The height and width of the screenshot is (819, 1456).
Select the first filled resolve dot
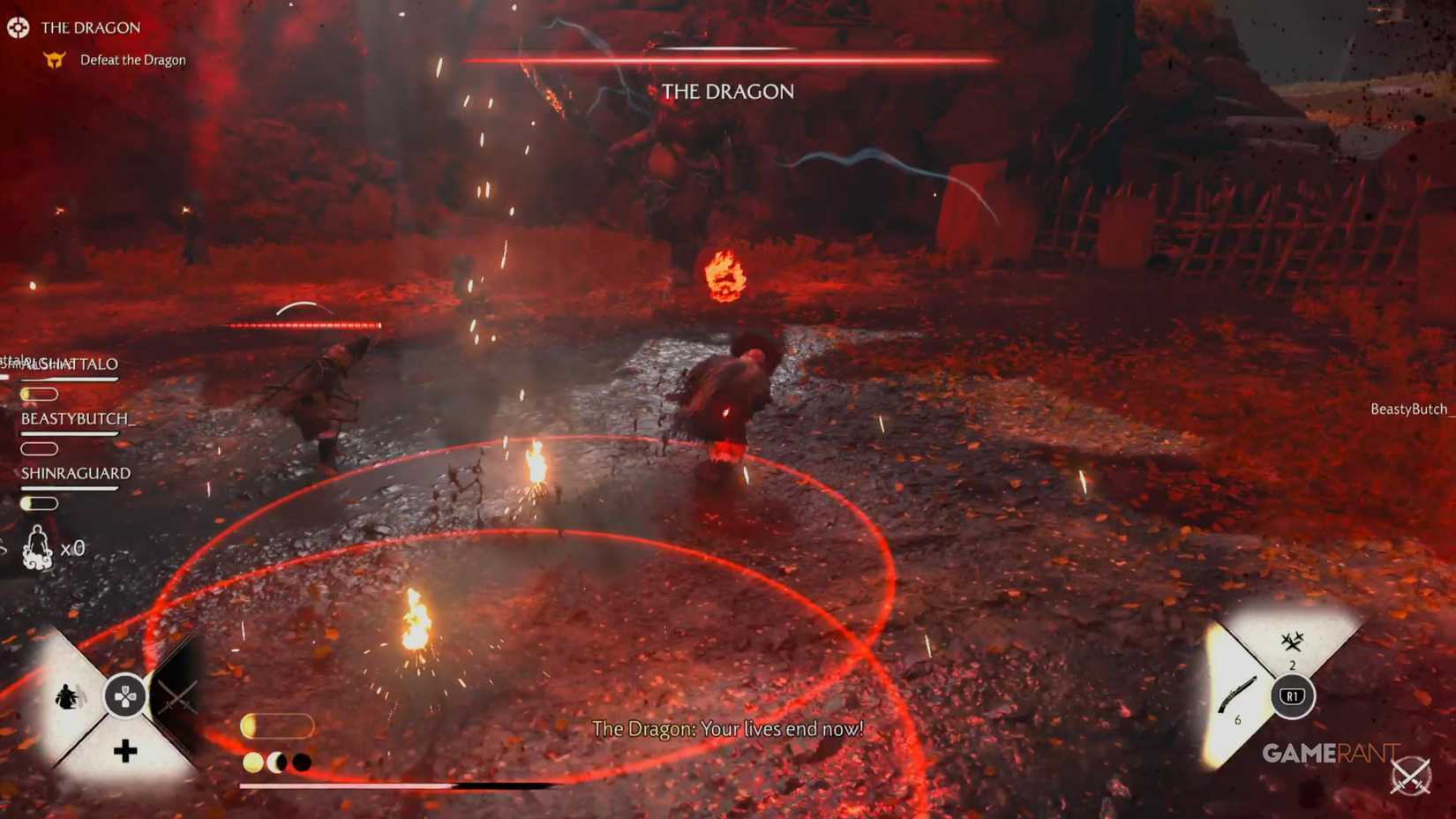pos(254,760)
